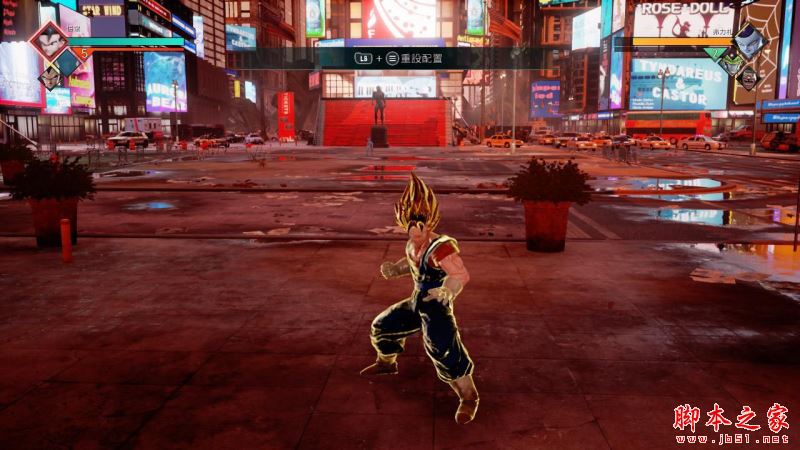
Task: Select the large red-framed player one portrait
Action: 46,41
